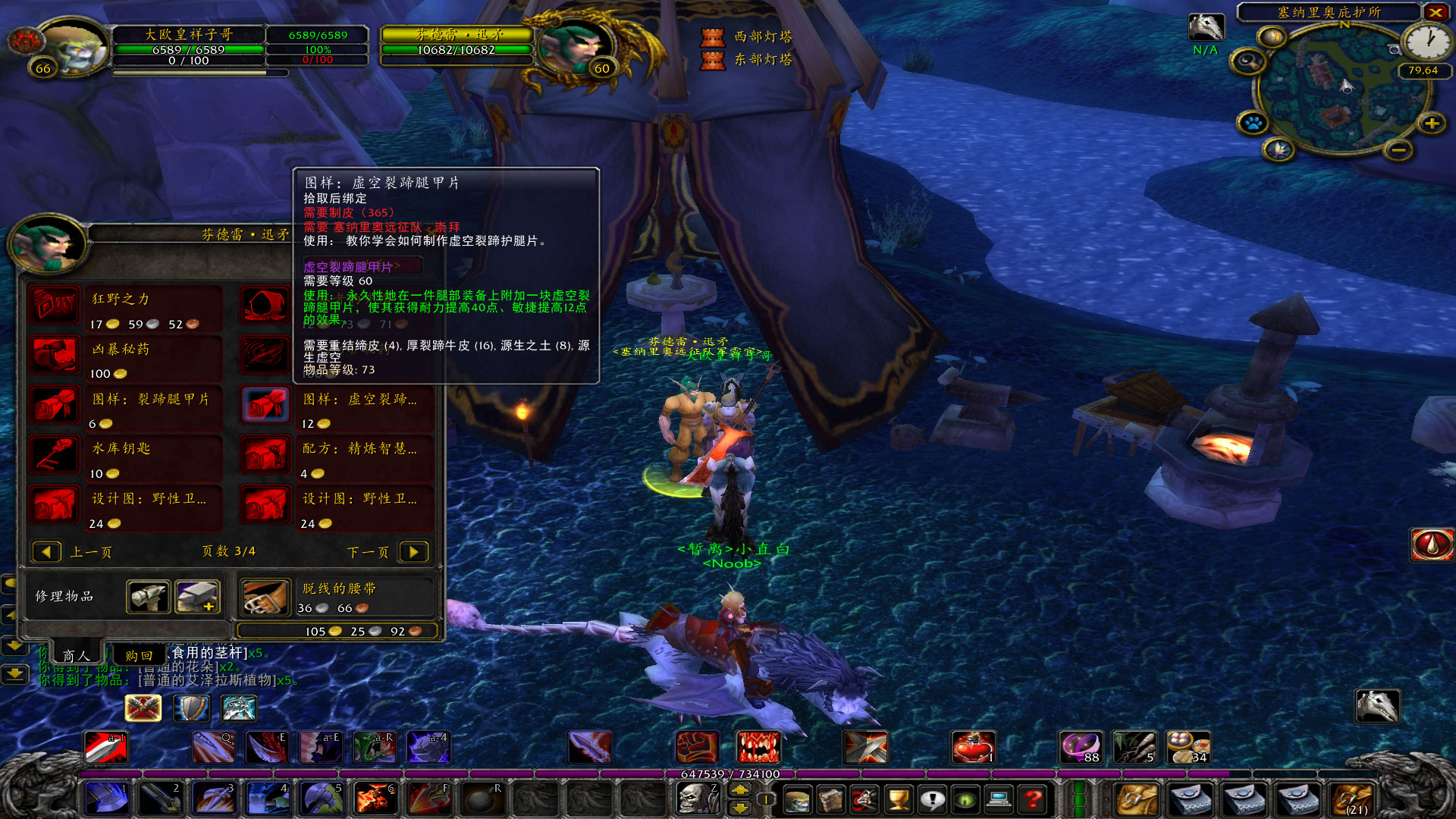Open the minimap tracking paw button

[x=1253, y=122]
